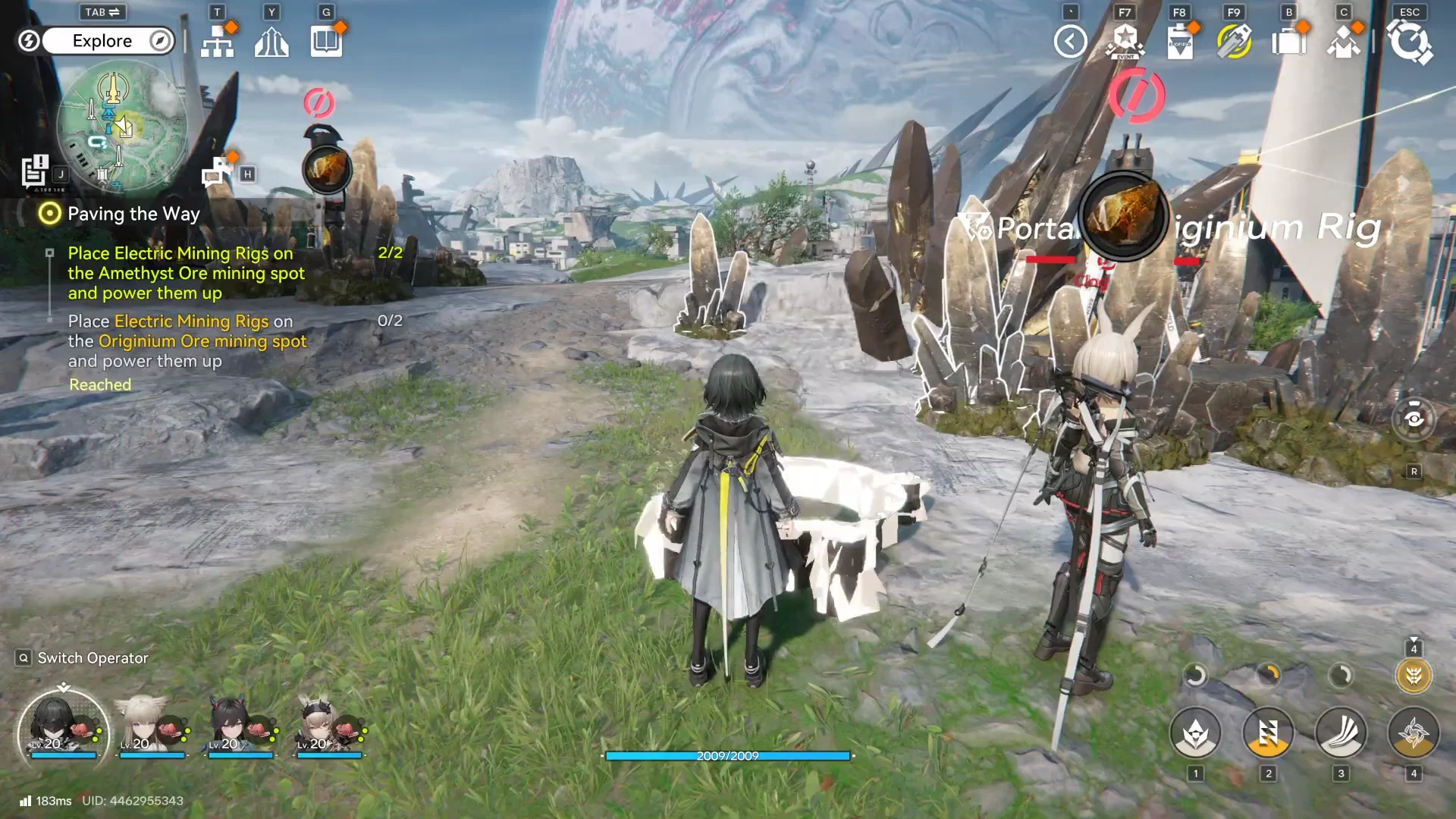Collapse the top-right menu with arrow button
Viewport: 1456px width, 819px height.
click(x=1070, y=42)
